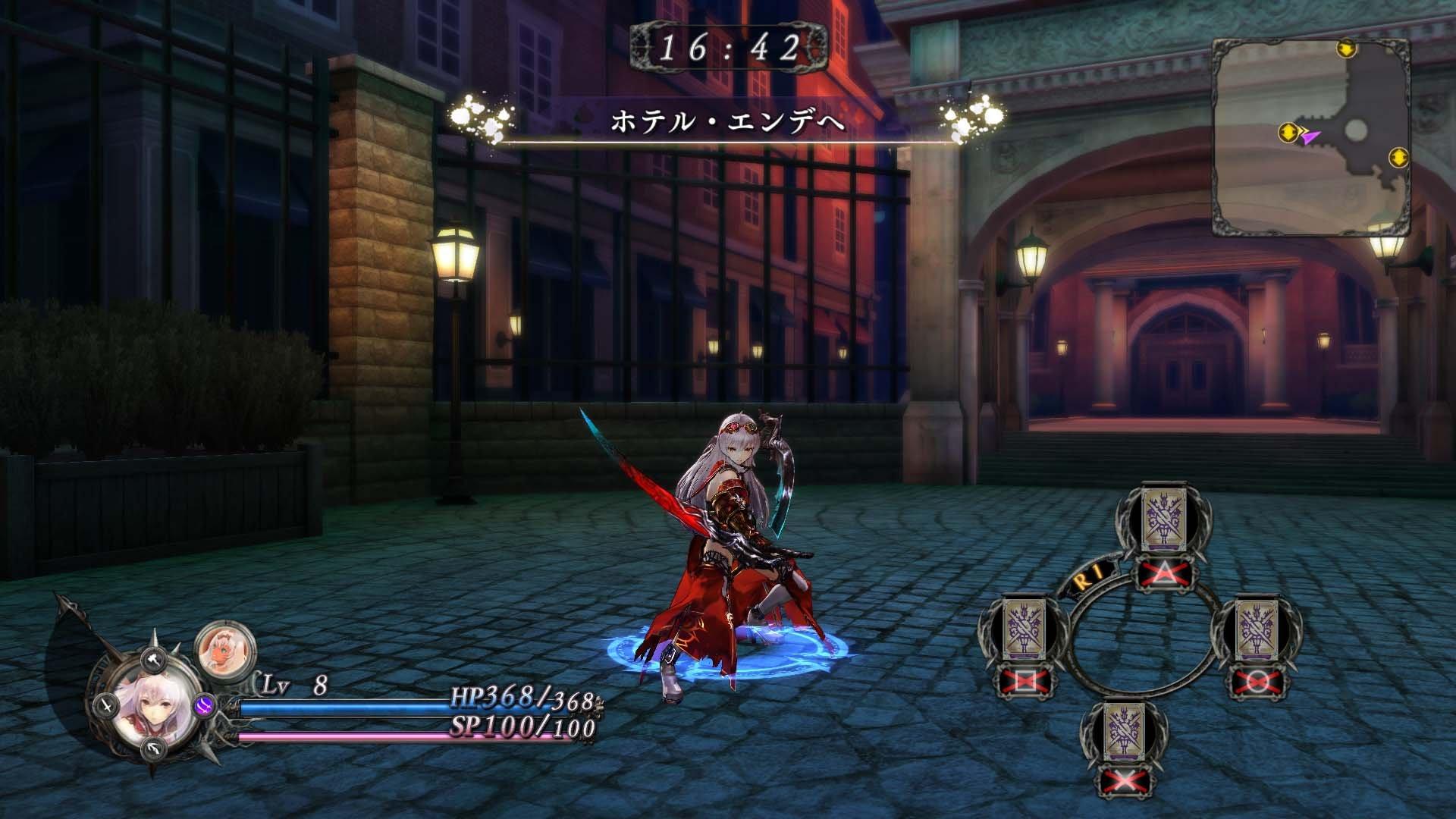This screenshot has width=1456, height=819.
Task: Click the 16:42 clock display
Action: pyautogui.click(x=730, y=48)
